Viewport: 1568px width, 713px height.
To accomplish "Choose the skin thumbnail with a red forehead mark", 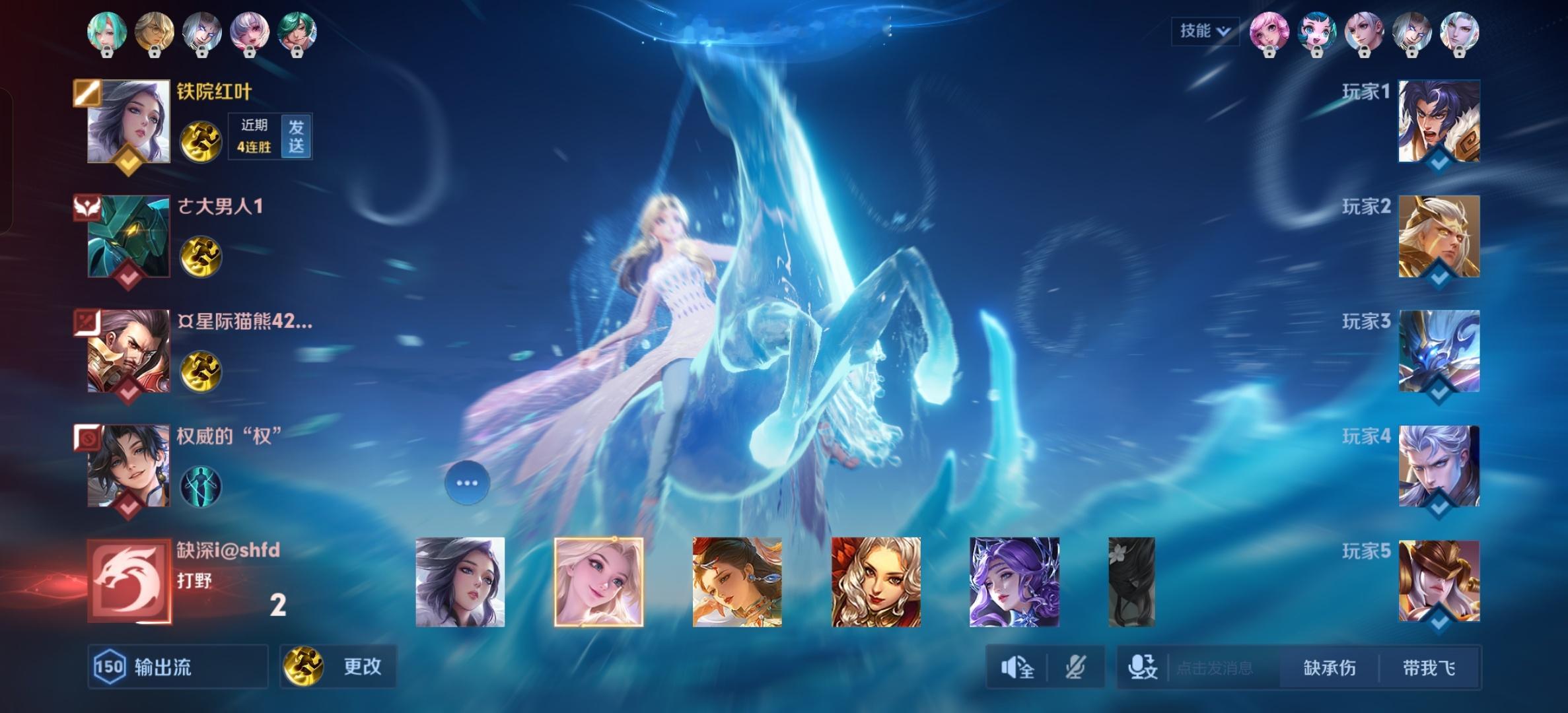I will click(737, 582).
